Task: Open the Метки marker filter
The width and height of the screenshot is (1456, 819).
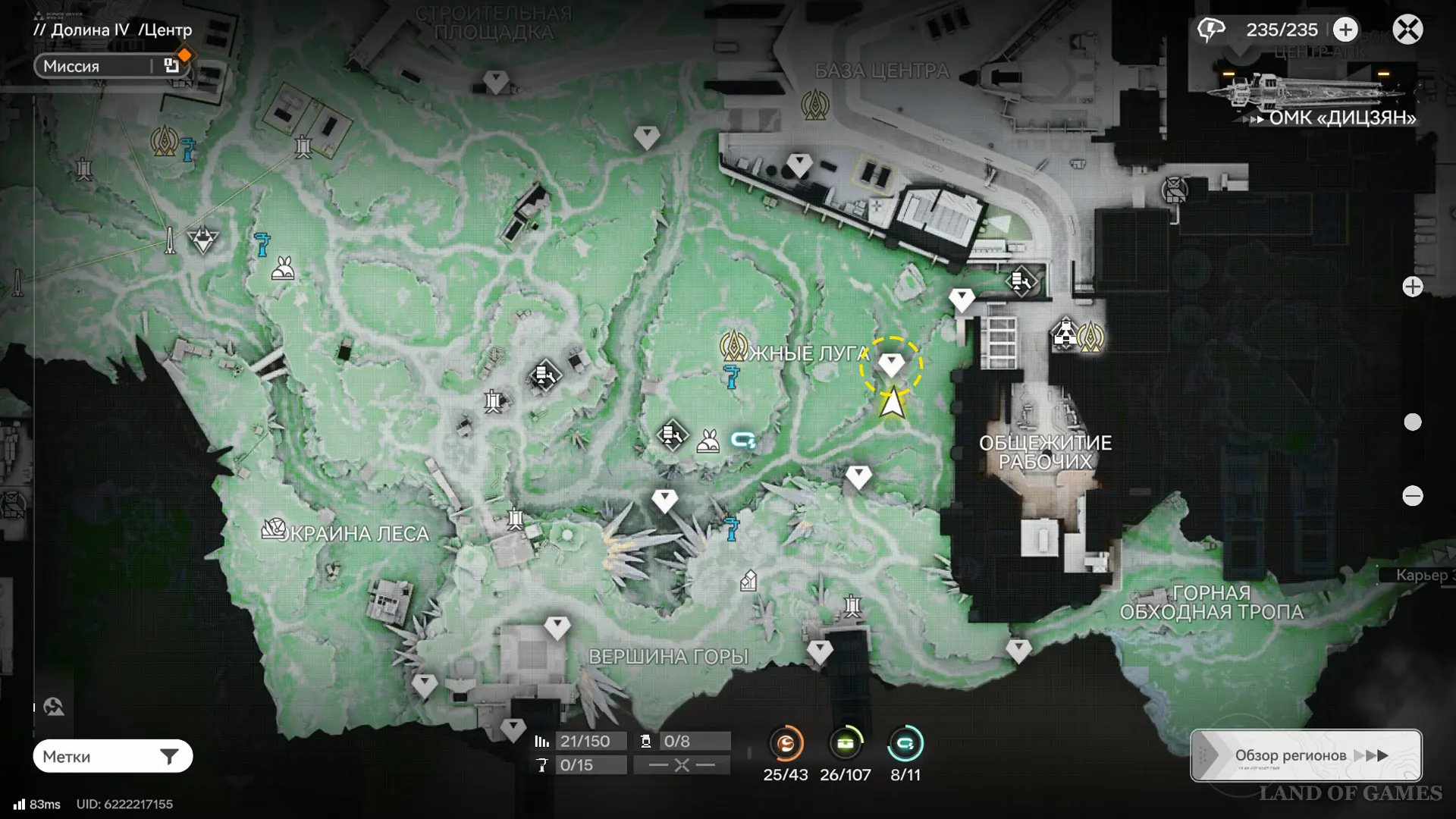Action: click(112, 756)
